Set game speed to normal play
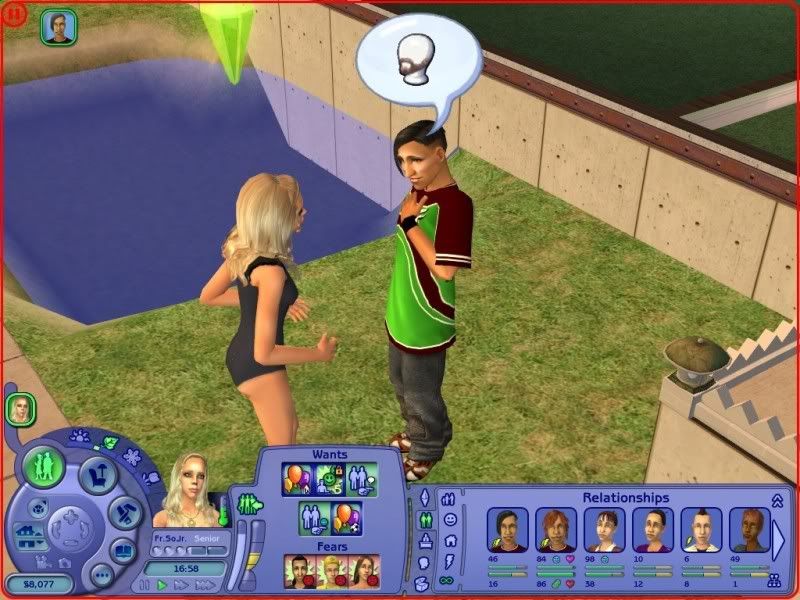 pos(162,584)
